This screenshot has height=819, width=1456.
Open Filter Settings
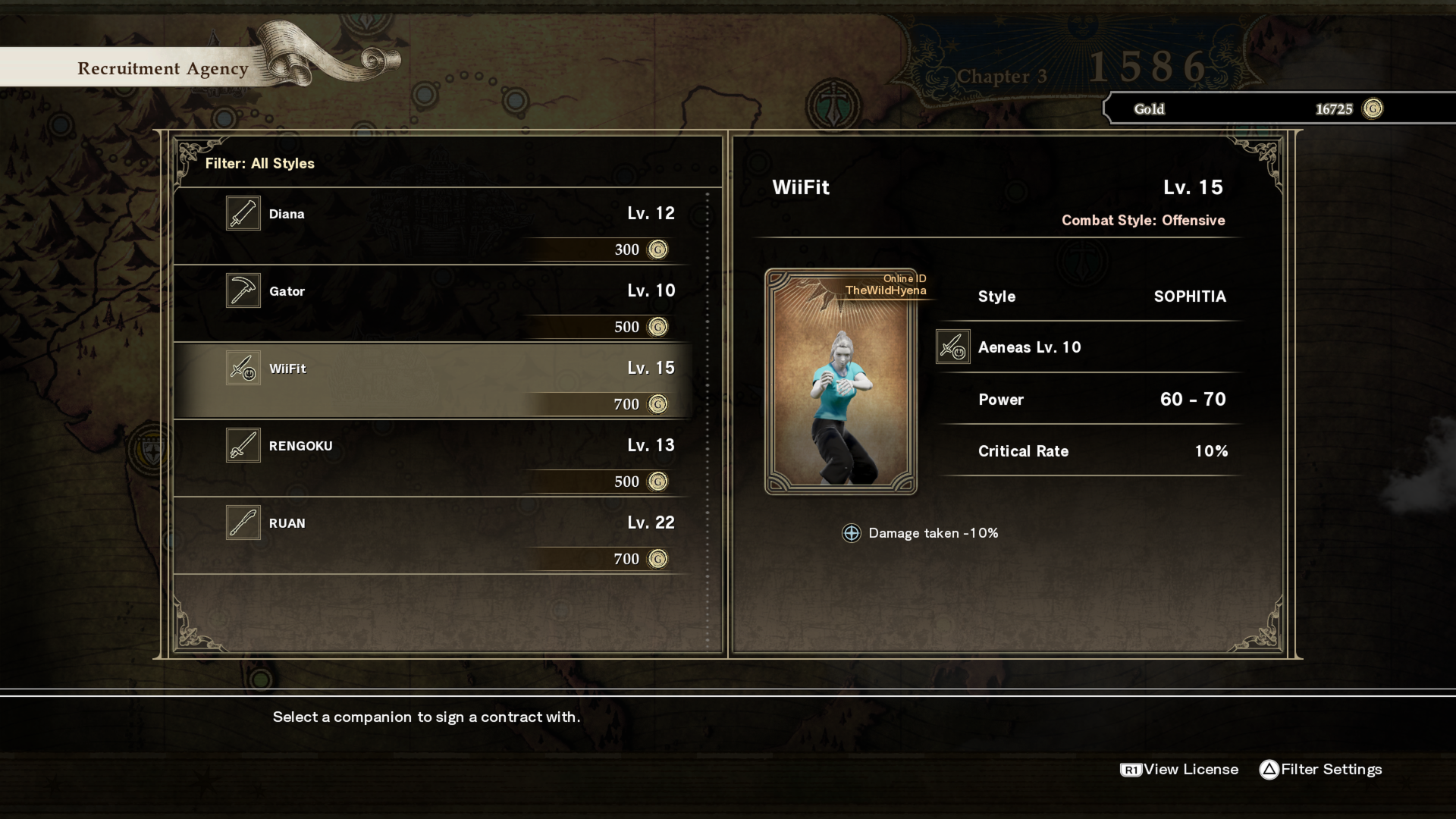(1320, 770)
